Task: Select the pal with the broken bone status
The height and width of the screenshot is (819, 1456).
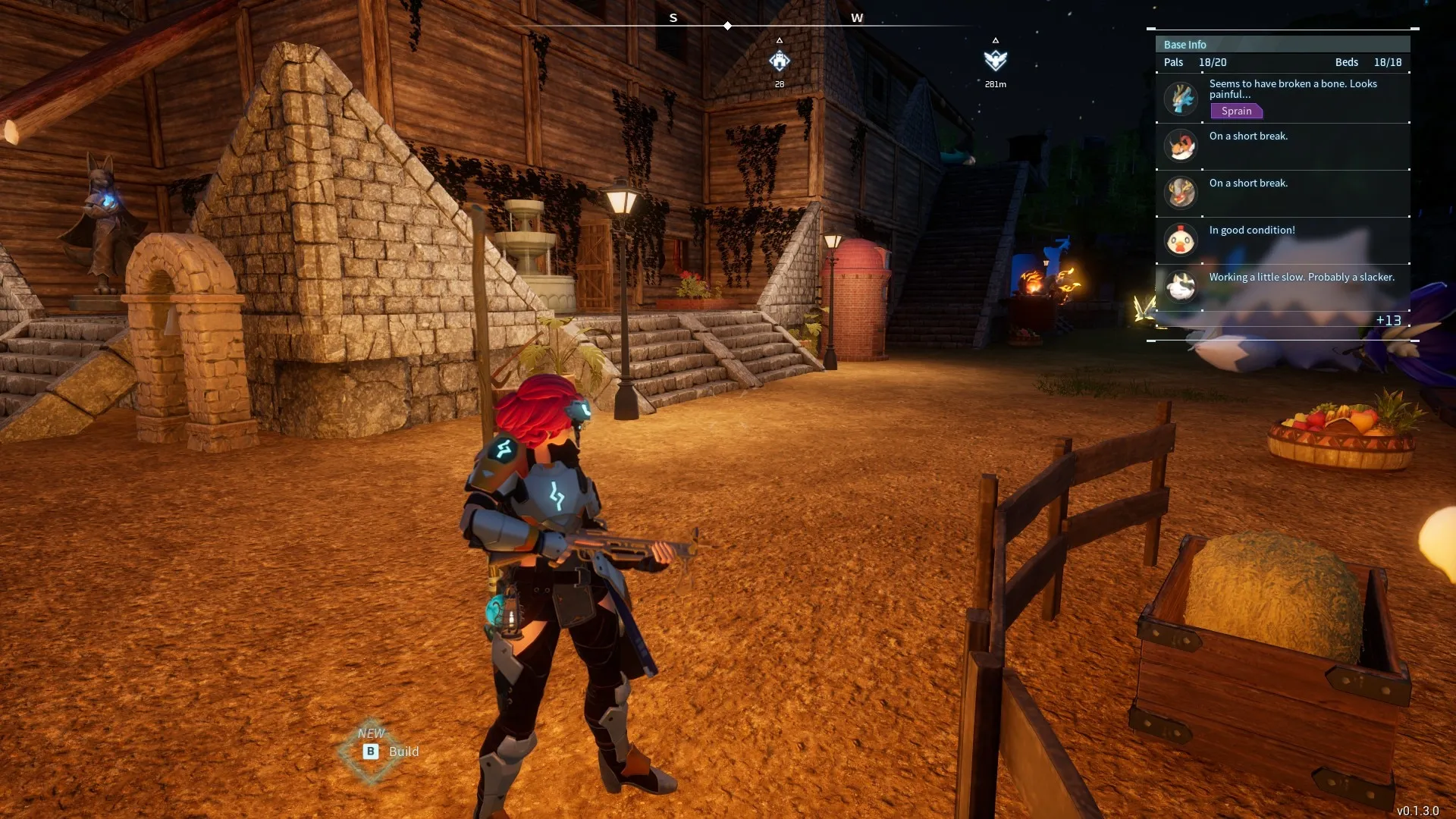Action: coord(1181,99)
